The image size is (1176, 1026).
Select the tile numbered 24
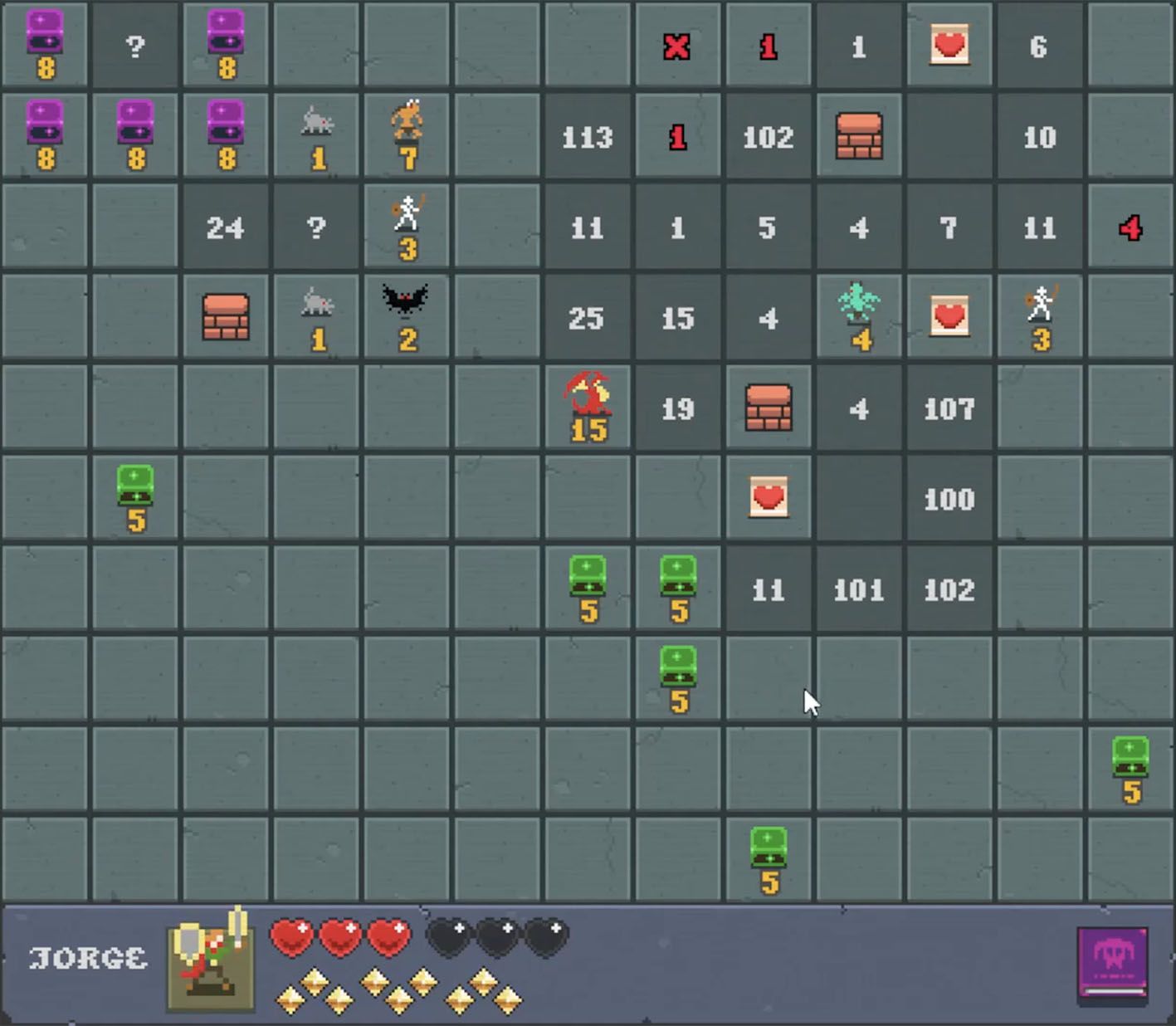(x=225, y=227)
